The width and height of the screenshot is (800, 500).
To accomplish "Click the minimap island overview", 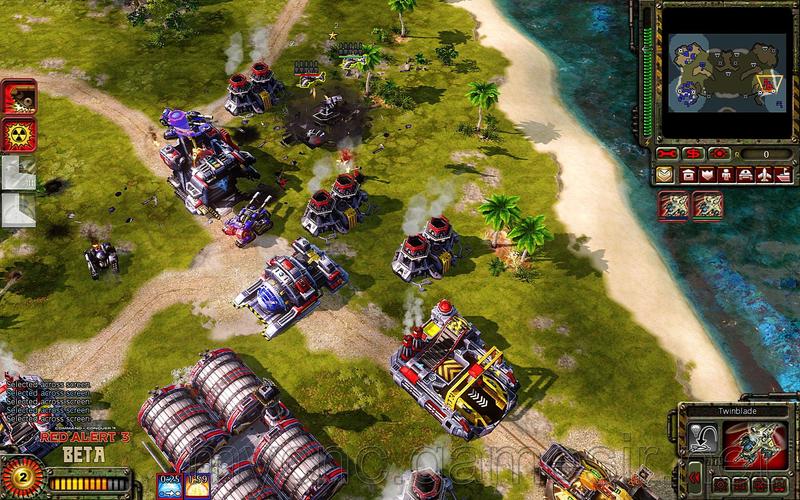I will click(x=722, y=72).
